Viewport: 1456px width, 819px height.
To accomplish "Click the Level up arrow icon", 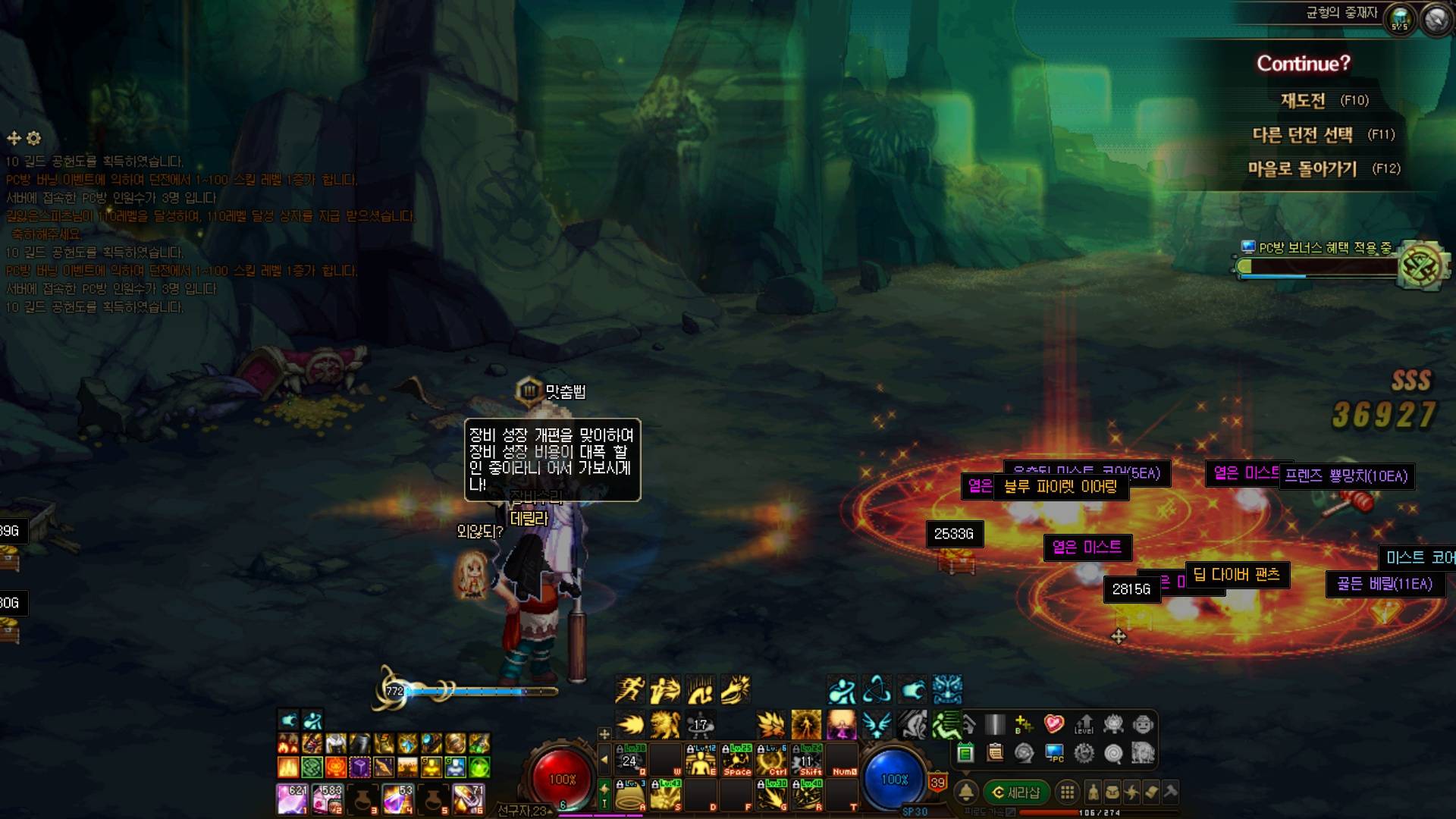I will click(1084, 724).
